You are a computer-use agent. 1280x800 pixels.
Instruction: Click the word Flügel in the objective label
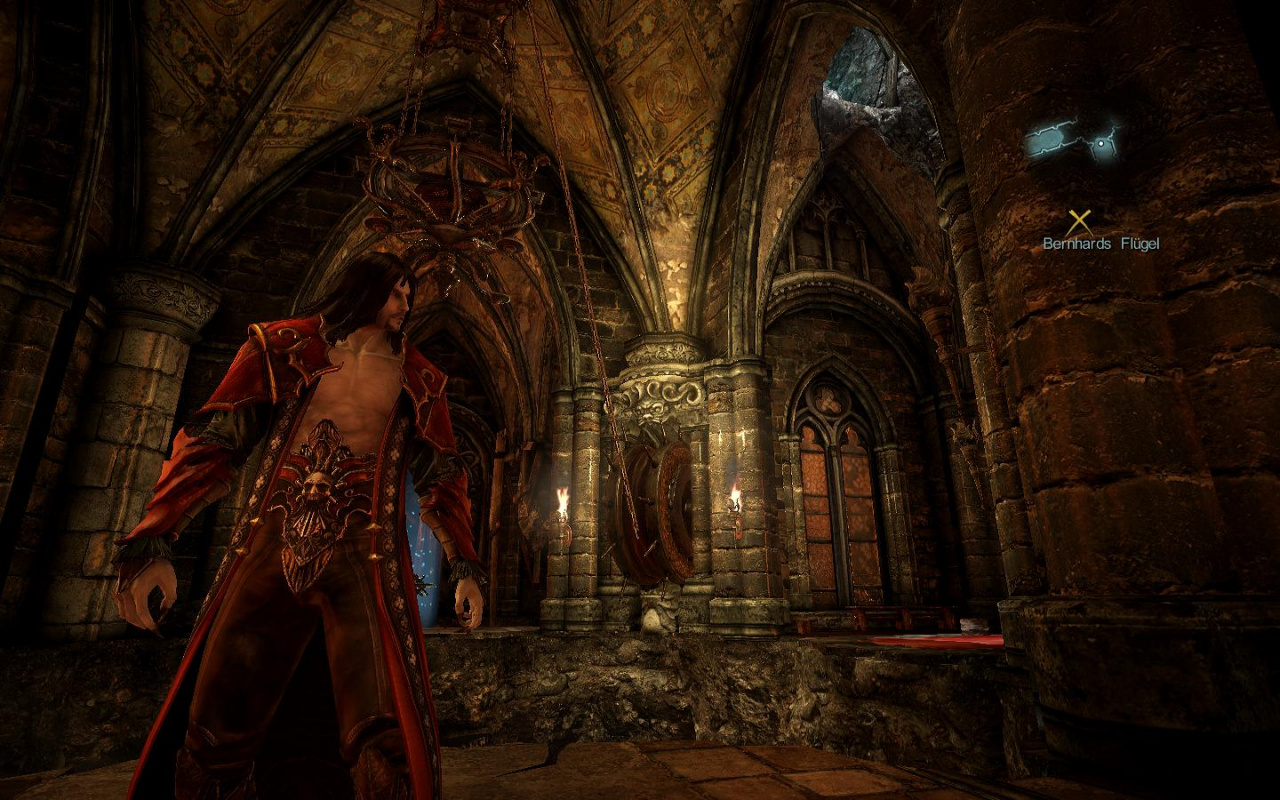[1140, 243]
